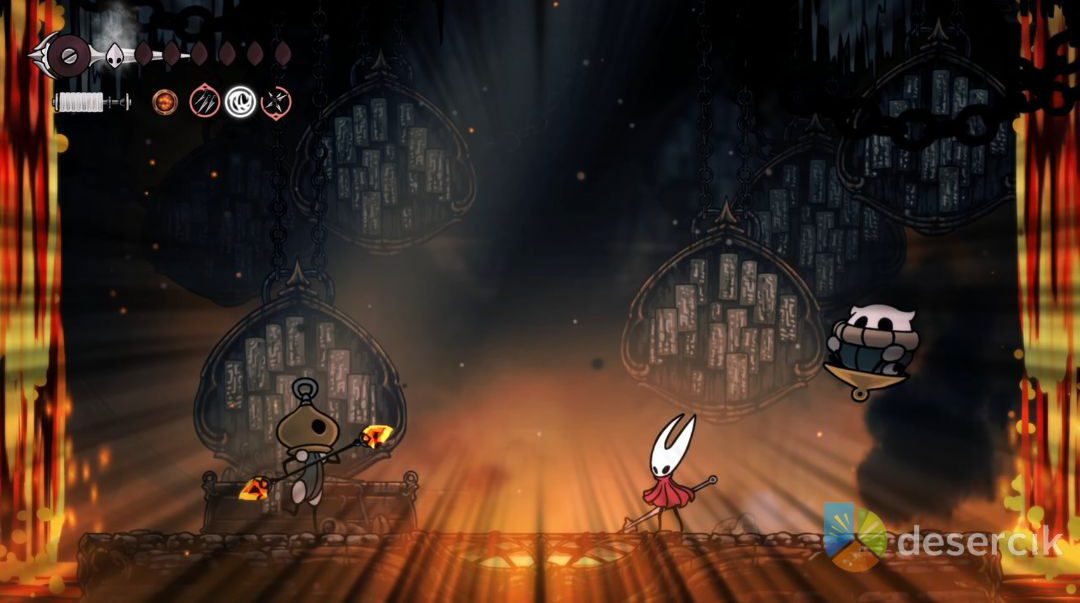
Task: Click the orange orb icon
Action: tap(164, 101)
